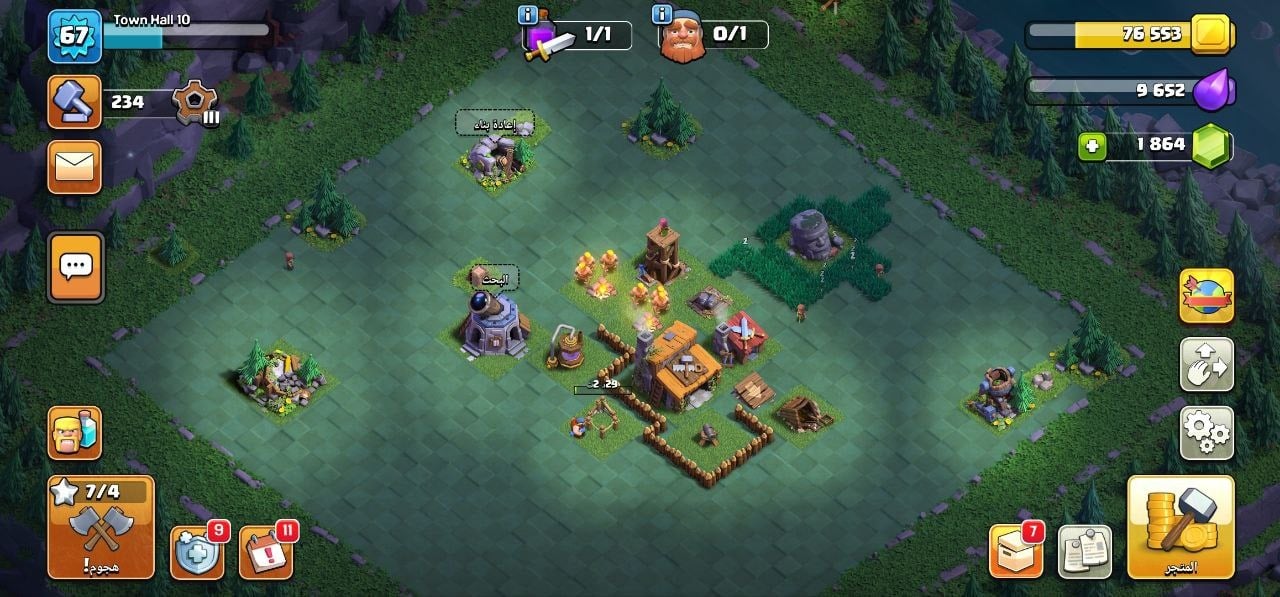Open the crate icon with badge 7
Screen dimensions: 1280x597
pyautogui.click(x=1016, y=550)
